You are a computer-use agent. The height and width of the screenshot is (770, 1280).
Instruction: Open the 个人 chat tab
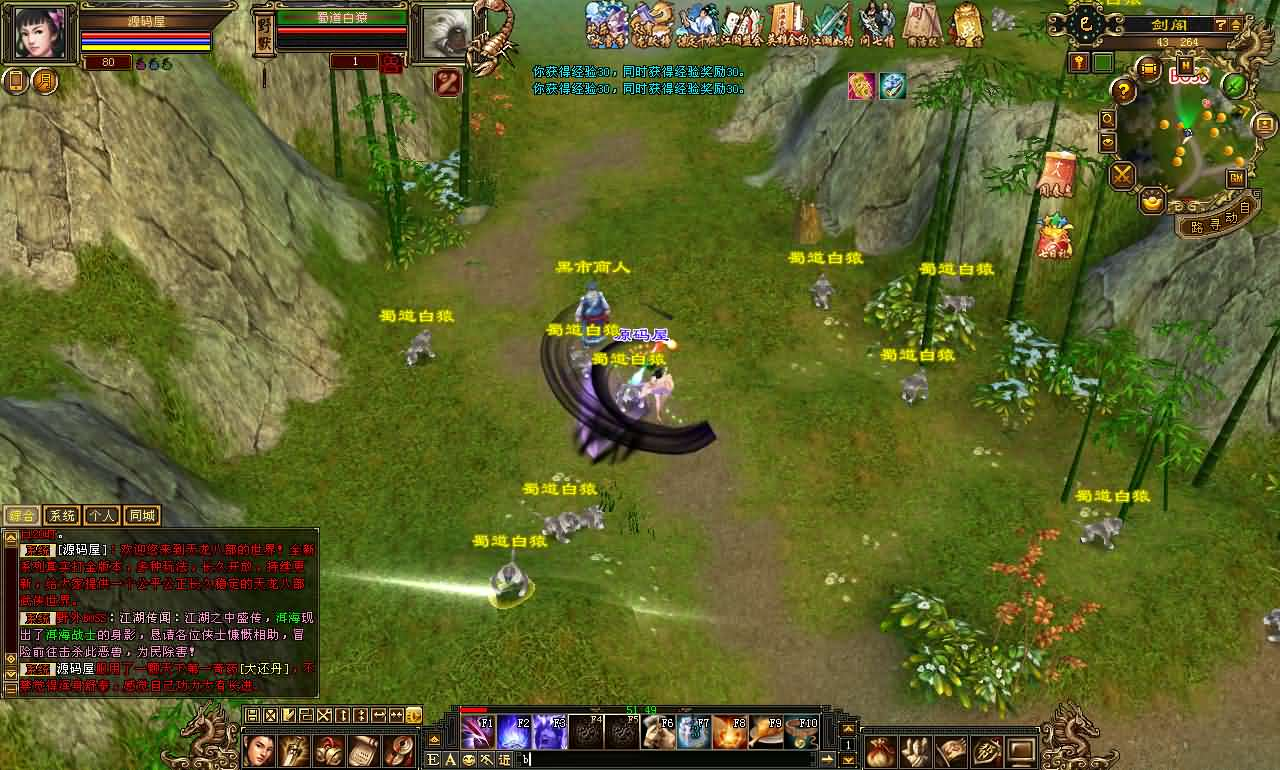(x=102, y=516)
